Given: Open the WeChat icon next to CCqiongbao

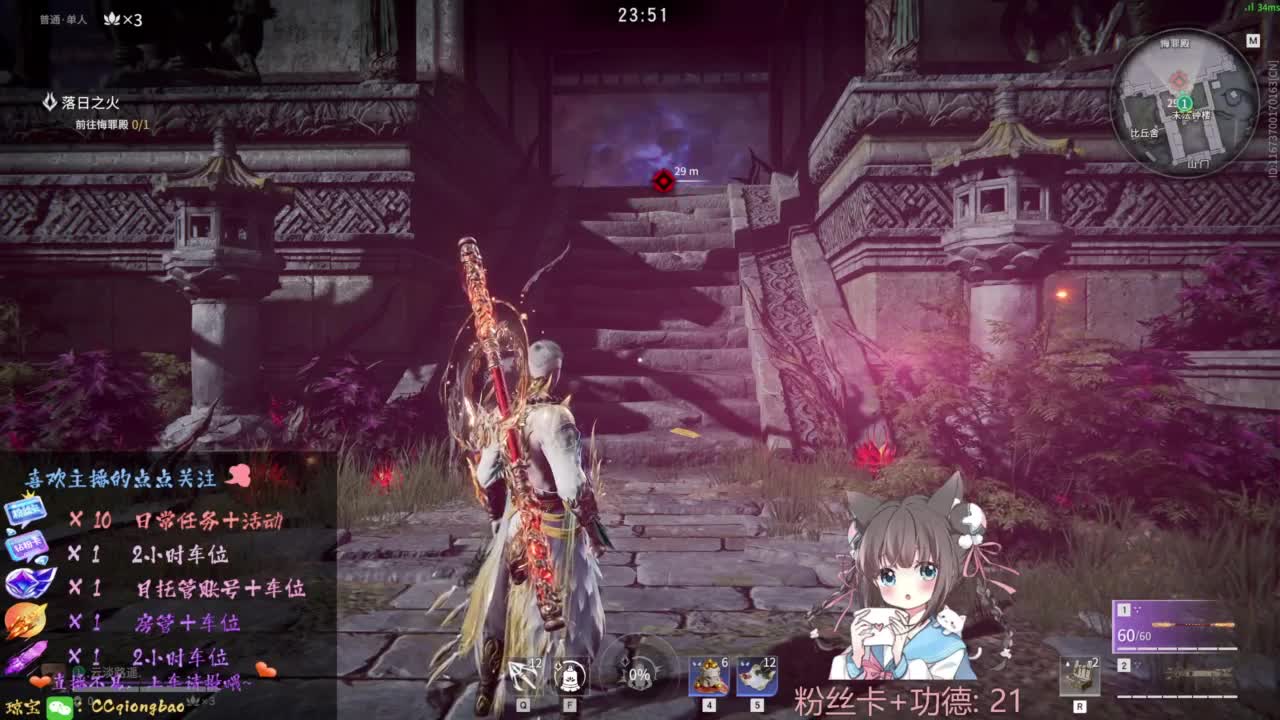Looking at the screenshot, I should tap(59, 707).
